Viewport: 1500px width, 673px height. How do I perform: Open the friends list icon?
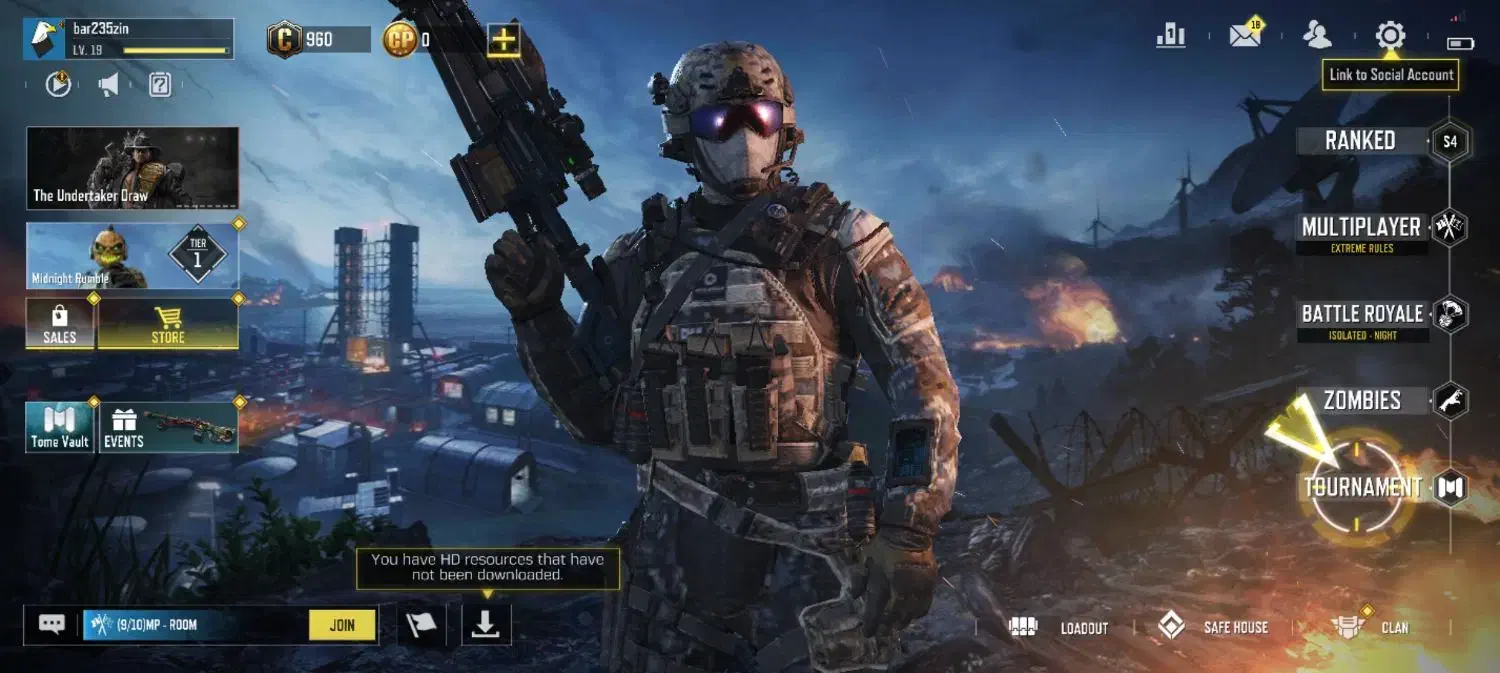[x=1317, y=36]
